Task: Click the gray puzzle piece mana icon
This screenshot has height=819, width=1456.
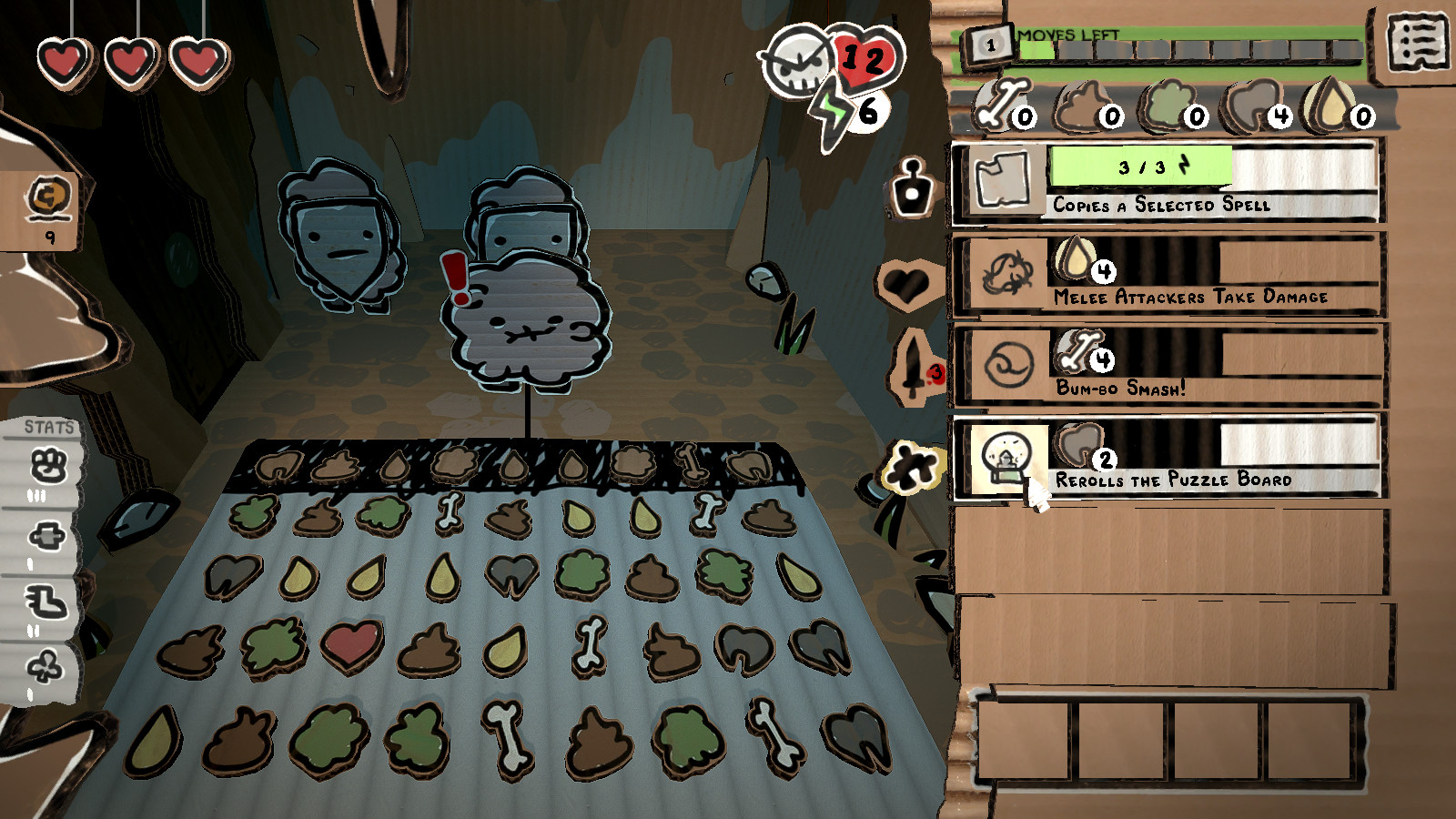Action: pos(910,466)
